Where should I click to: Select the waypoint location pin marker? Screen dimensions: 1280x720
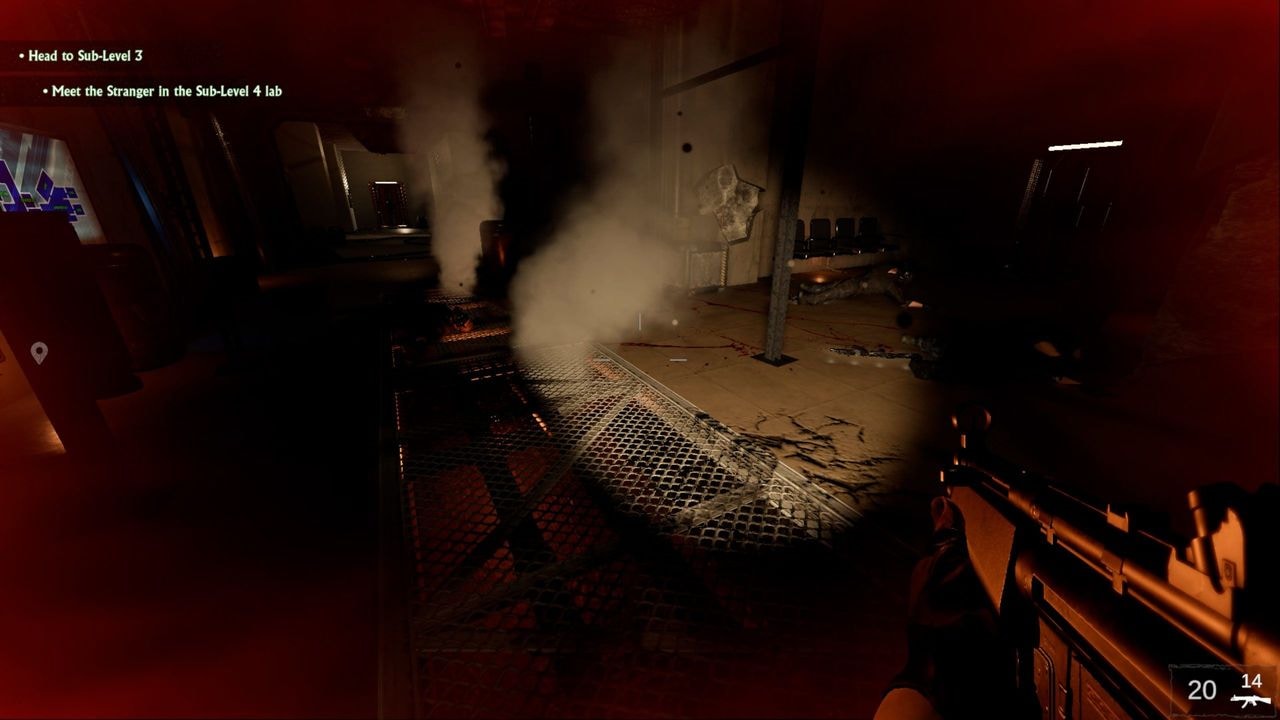point(38,350)
